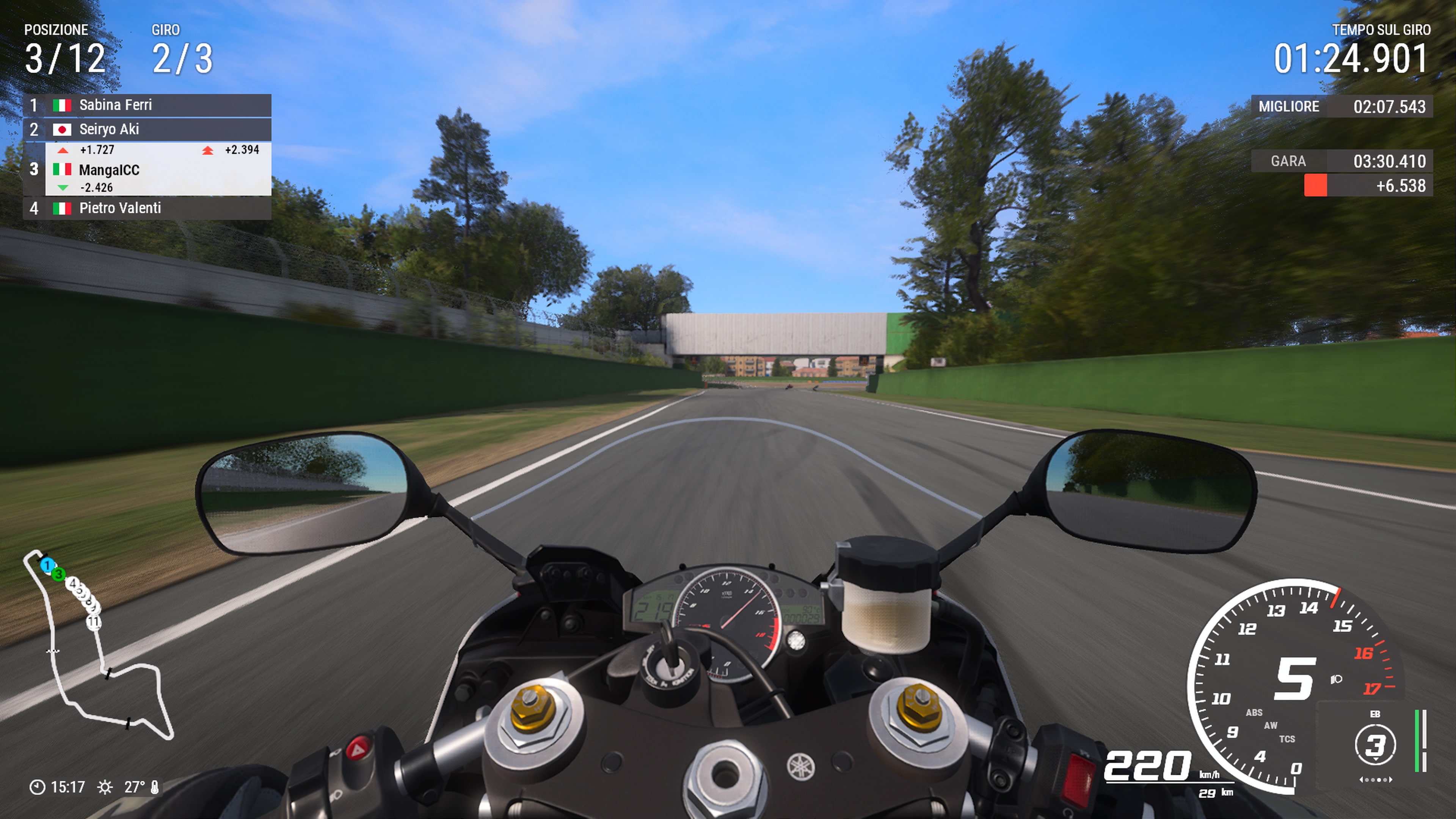This screenshot has width=1456, height=819.
Task: Click the clock icon next to 15:17
Action: point(37,787)
